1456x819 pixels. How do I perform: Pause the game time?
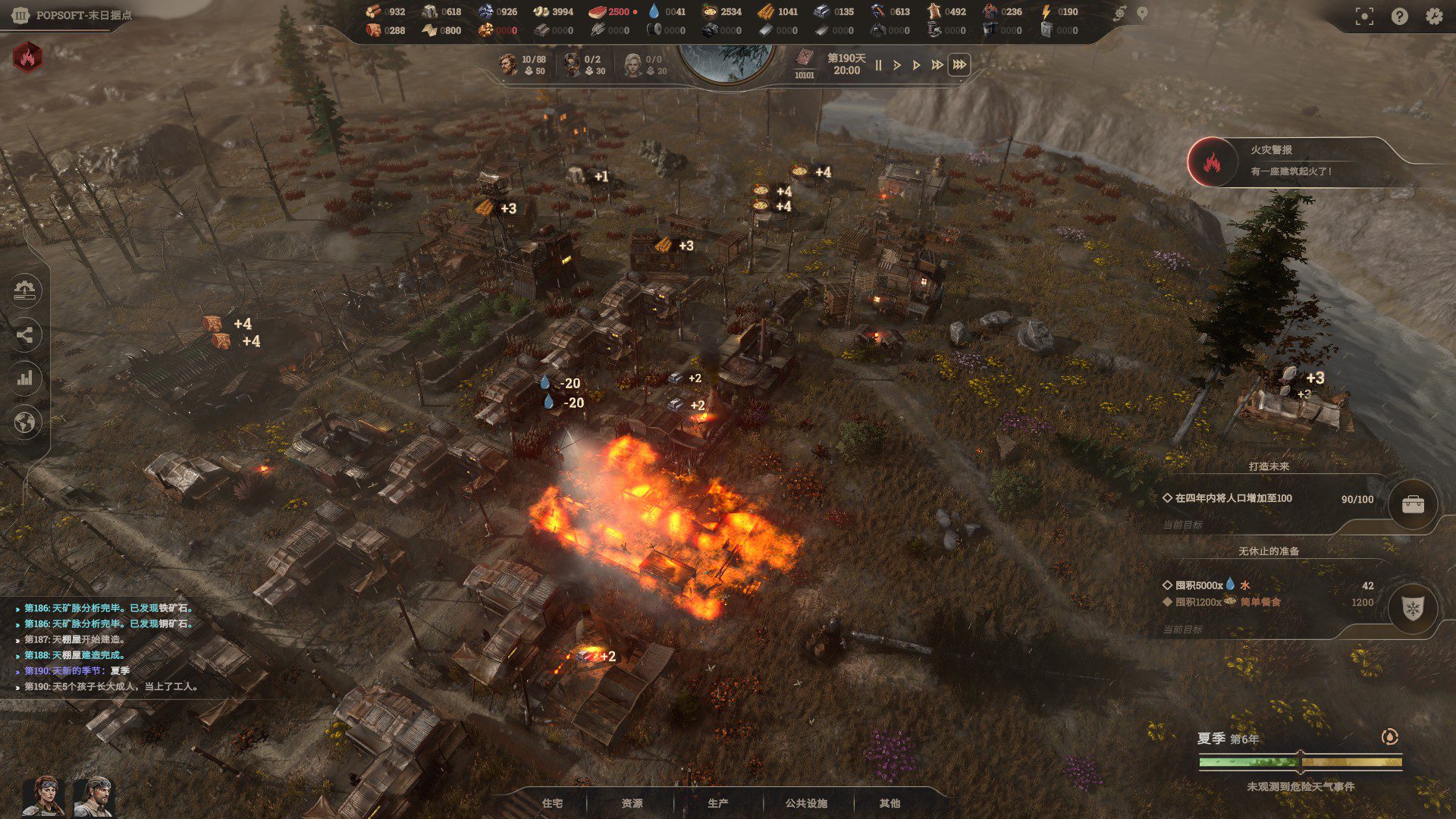[x=878, y=65]
